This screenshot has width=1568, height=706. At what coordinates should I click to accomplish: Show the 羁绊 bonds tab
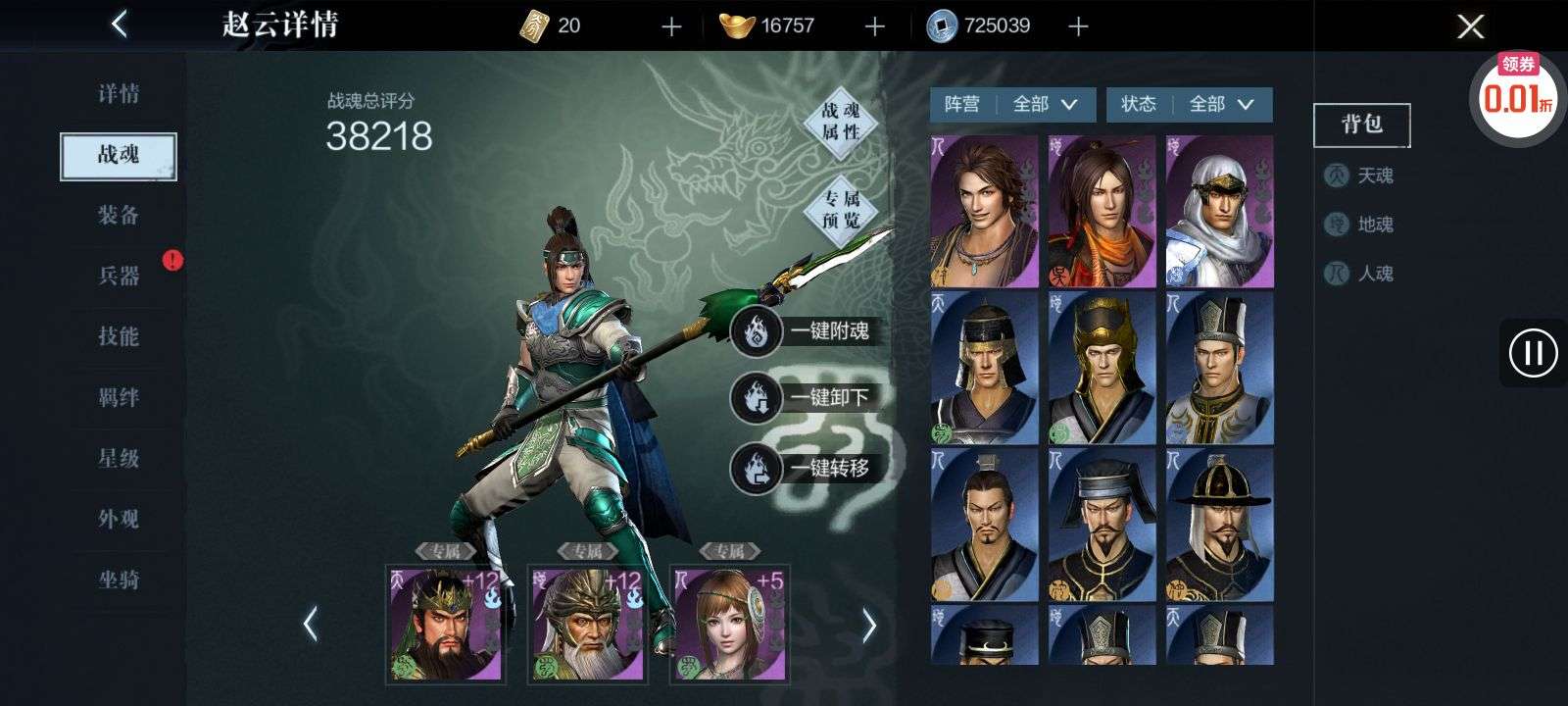(x=119, y=397)
